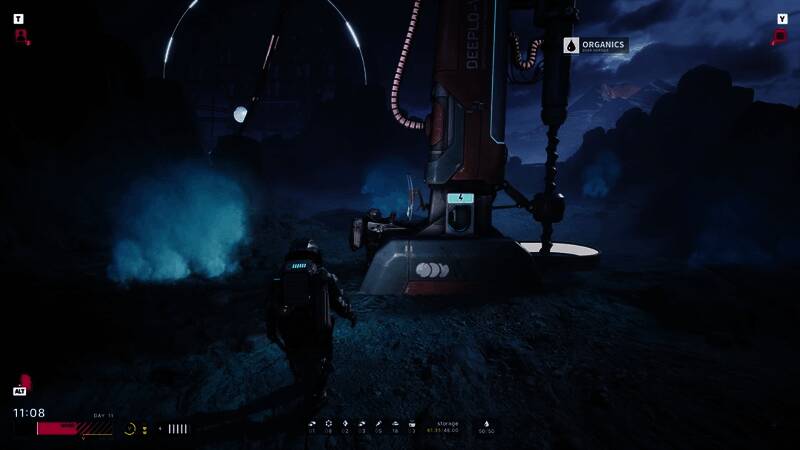
Task: Click the droplet icon in the bottom bar
Action: click(x=486, y=424)
